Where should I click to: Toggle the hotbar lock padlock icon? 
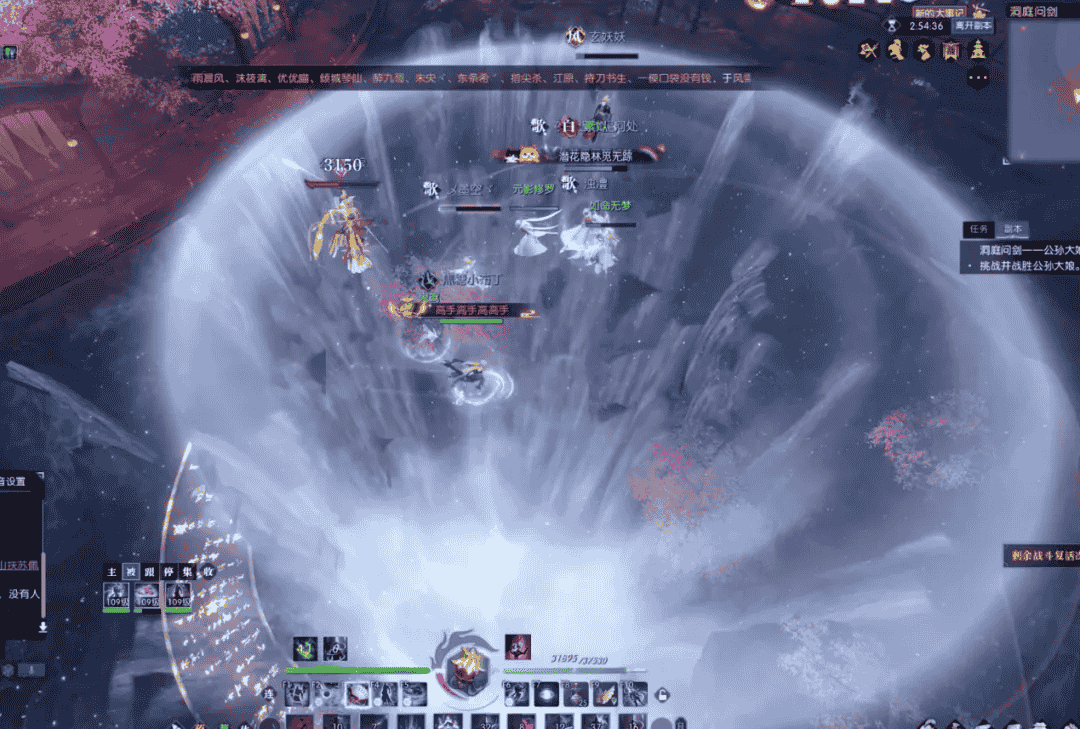pyautogui.click(x=661, y=694)
